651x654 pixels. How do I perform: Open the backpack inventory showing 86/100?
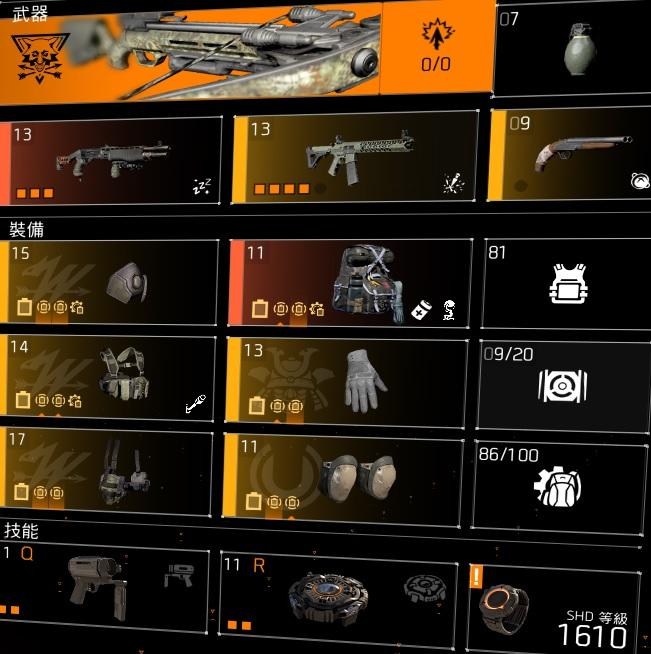pos(558,485)
